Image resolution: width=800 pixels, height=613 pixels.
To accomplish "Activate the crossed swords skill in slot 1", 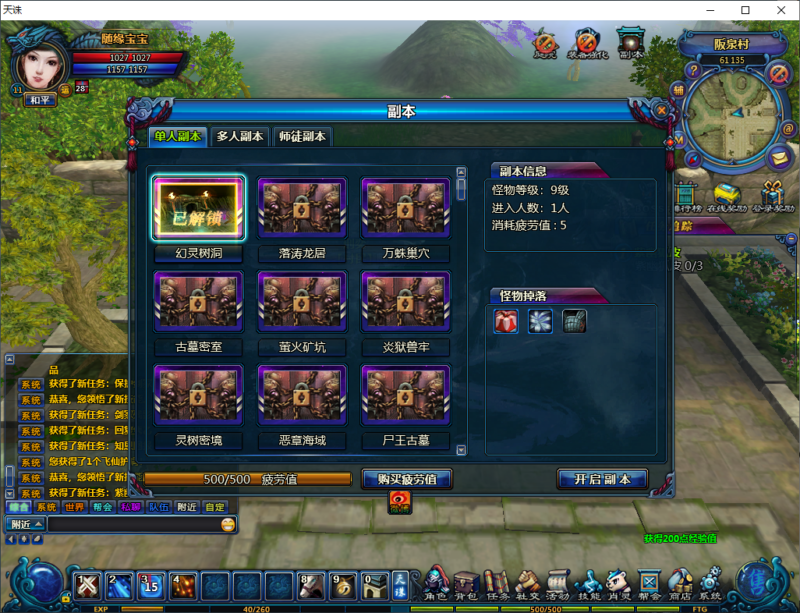I will [x=89, y=584].
